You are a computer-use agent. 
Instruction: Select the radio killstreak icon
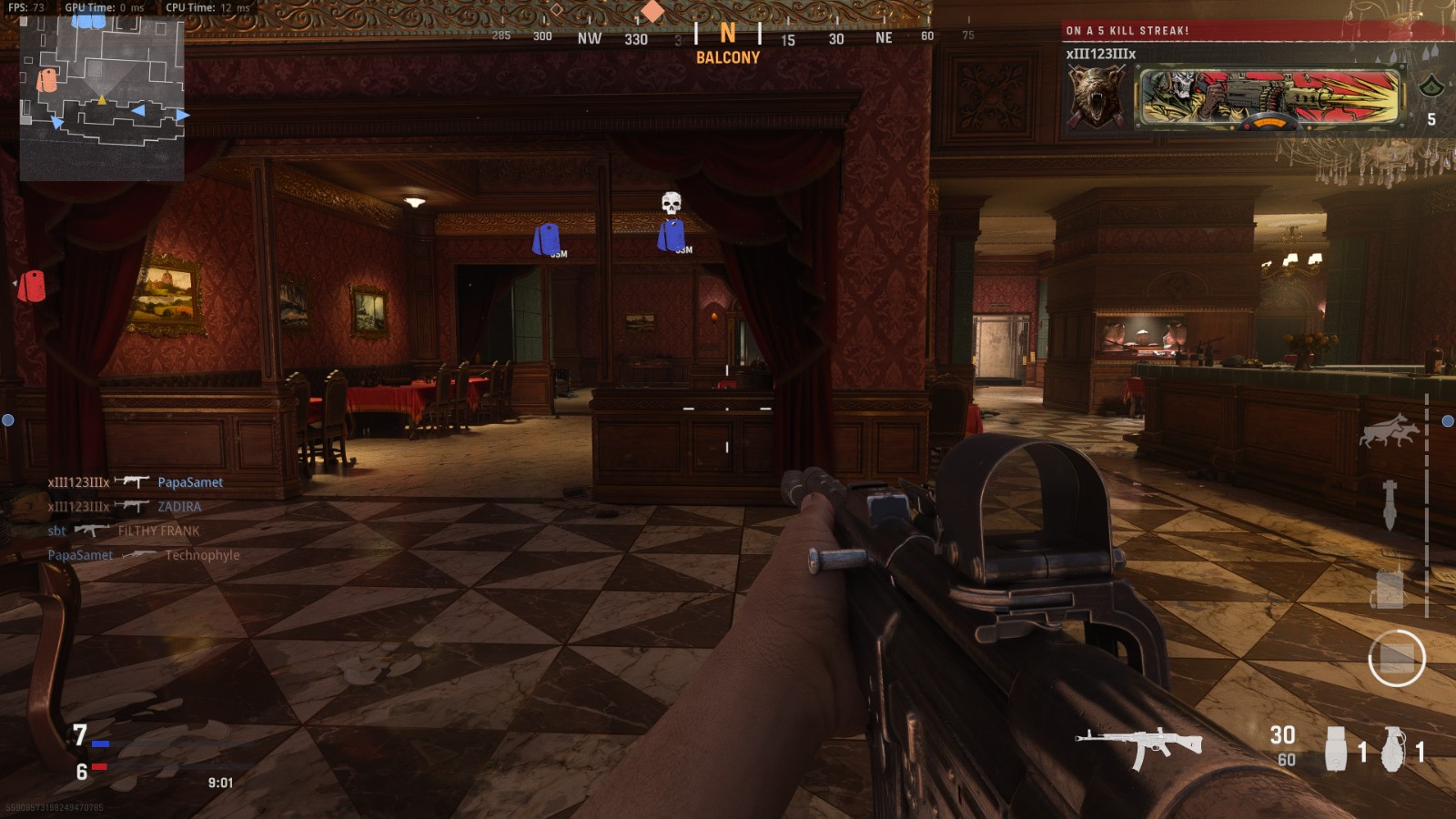point(1389,588)
